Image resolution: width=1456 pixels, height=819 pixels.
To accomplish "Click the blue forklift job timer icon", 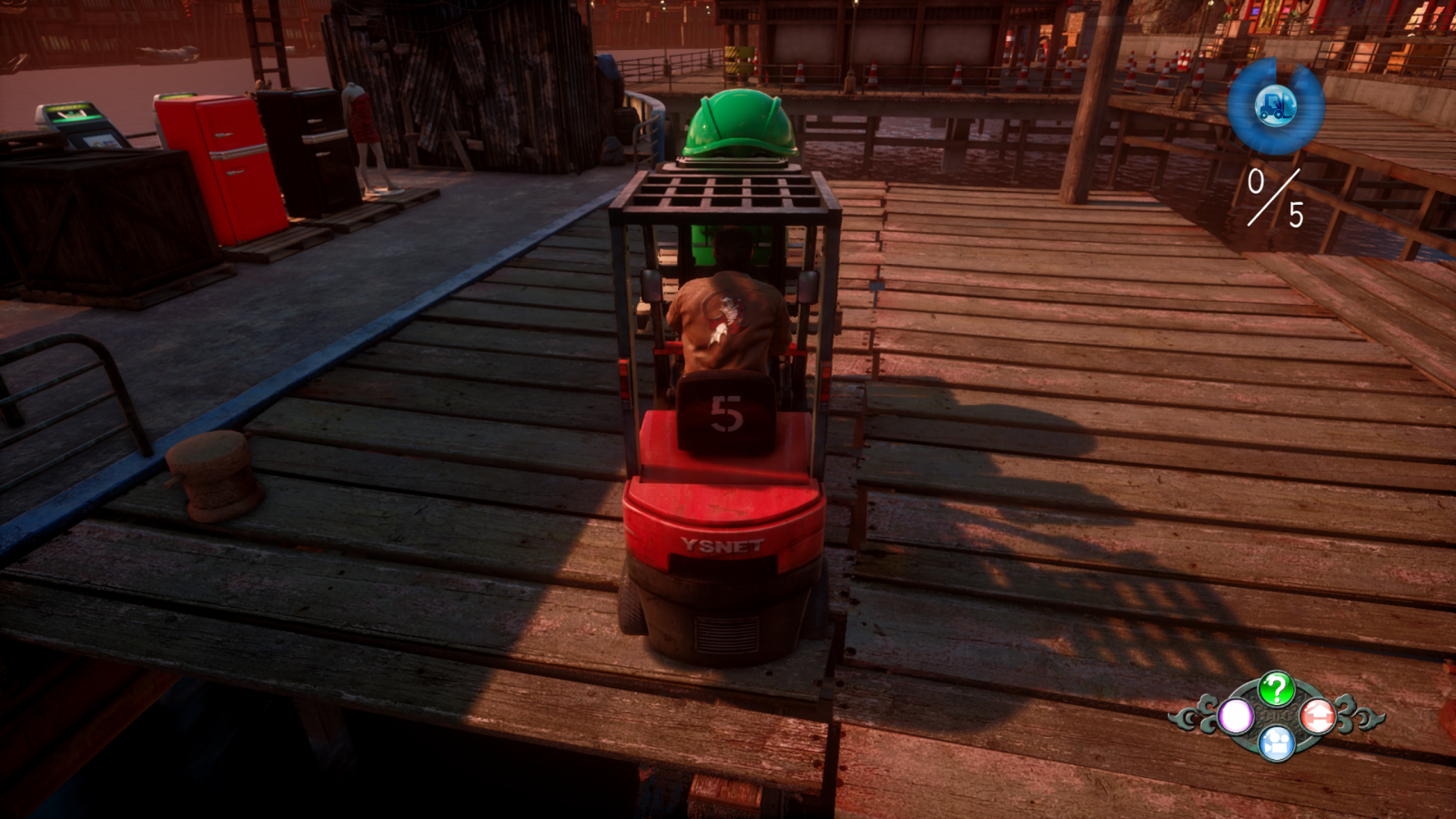I will (x=1275, y=106).
